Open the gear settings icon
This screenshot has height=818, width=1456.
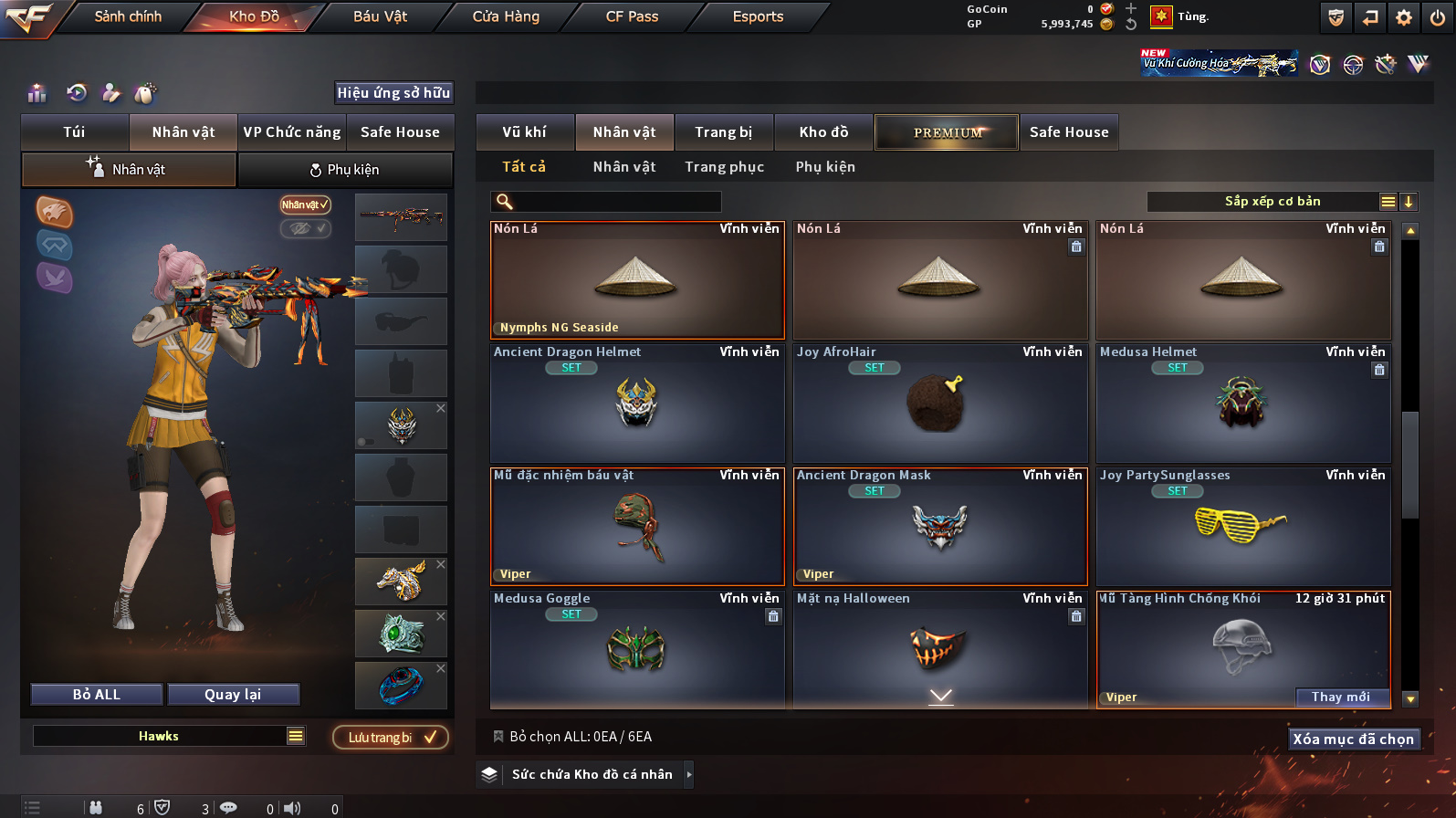click(x=1403, y=17)
